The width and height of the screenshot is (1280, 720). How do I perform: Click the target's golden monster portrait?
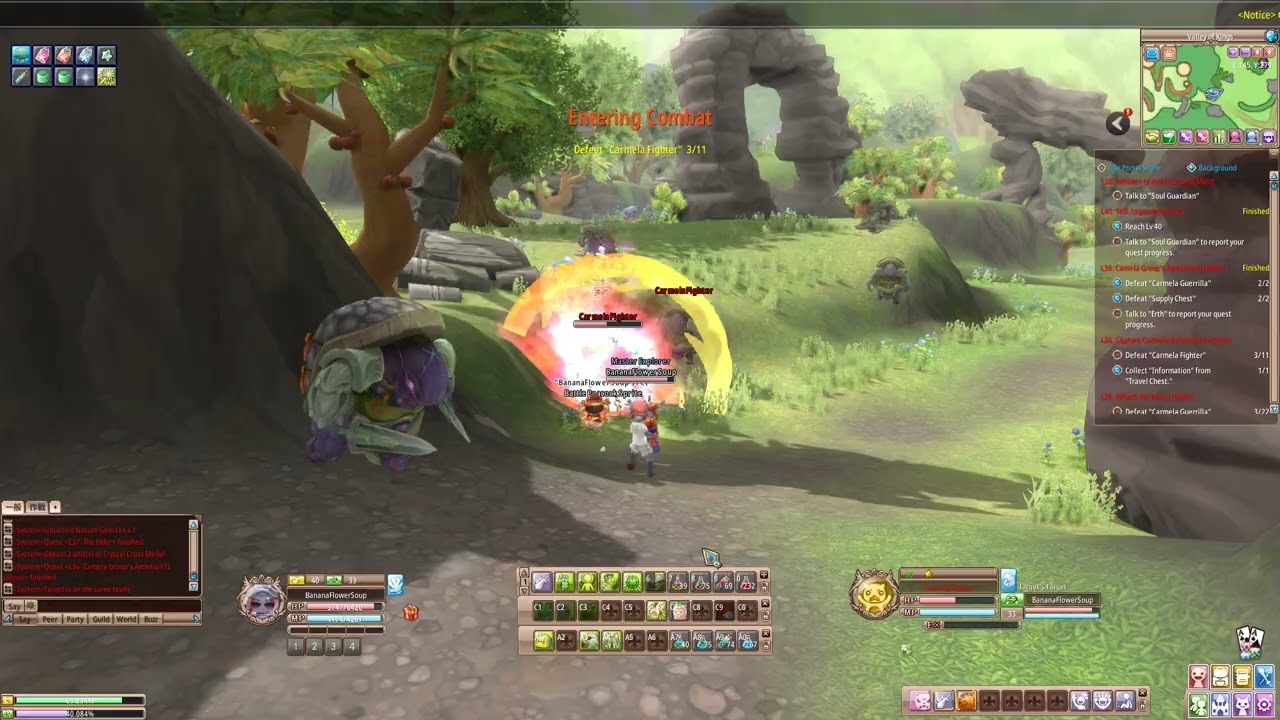(x=873, y=594)
